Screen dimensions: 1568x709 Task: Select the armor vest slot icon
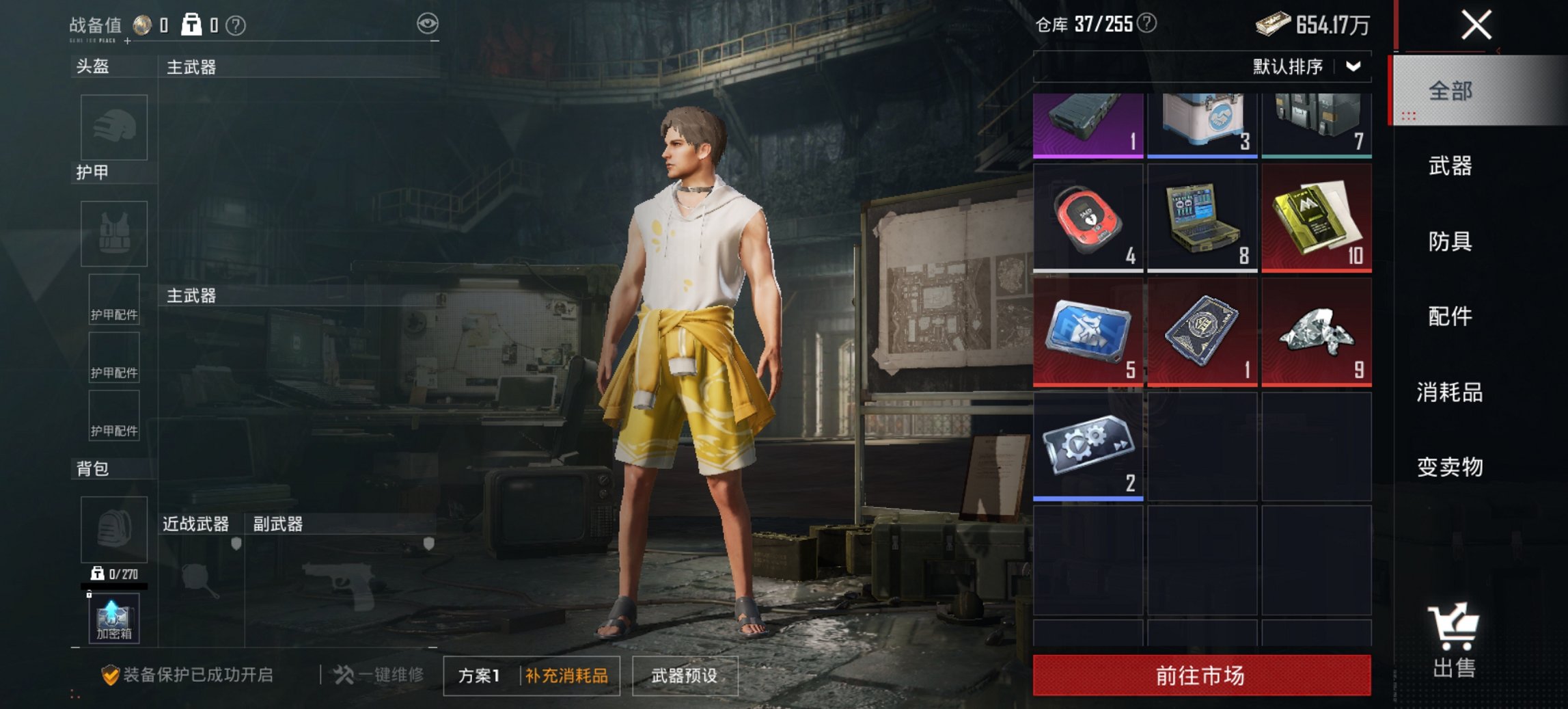pos(113,233)
